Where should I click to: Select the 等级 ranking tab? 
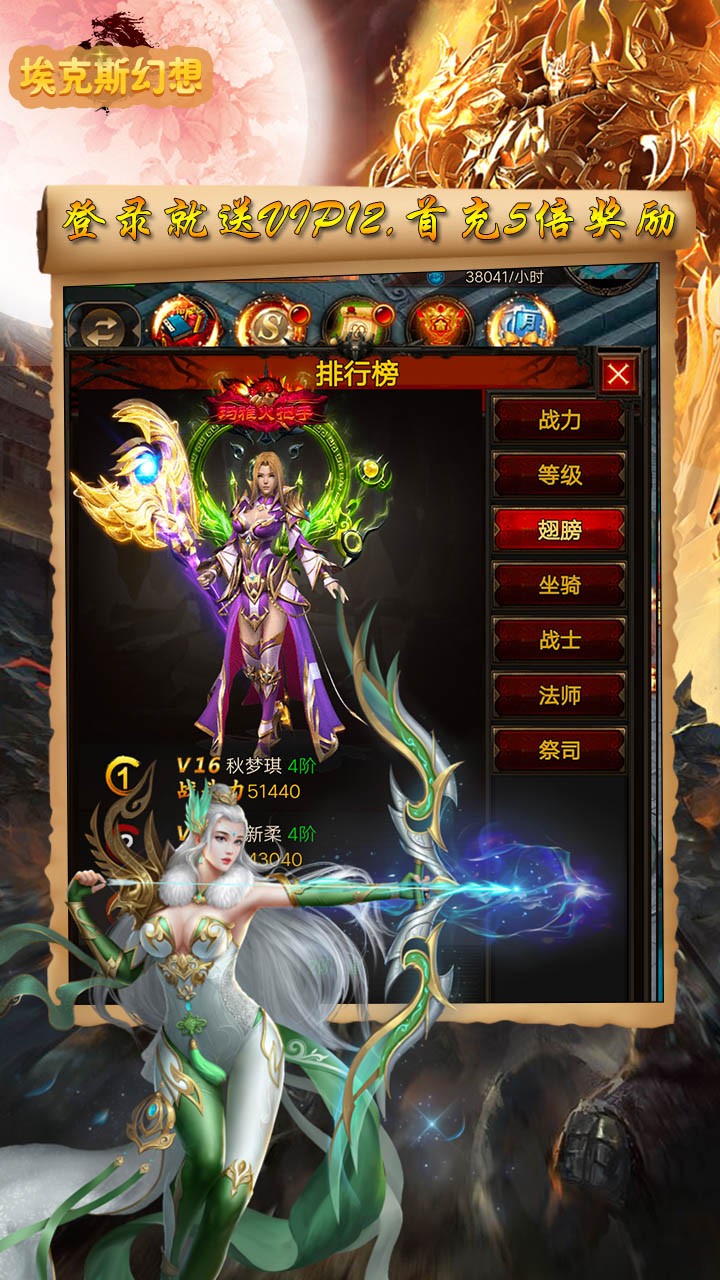pyautogui.click(x=559, y=475)
